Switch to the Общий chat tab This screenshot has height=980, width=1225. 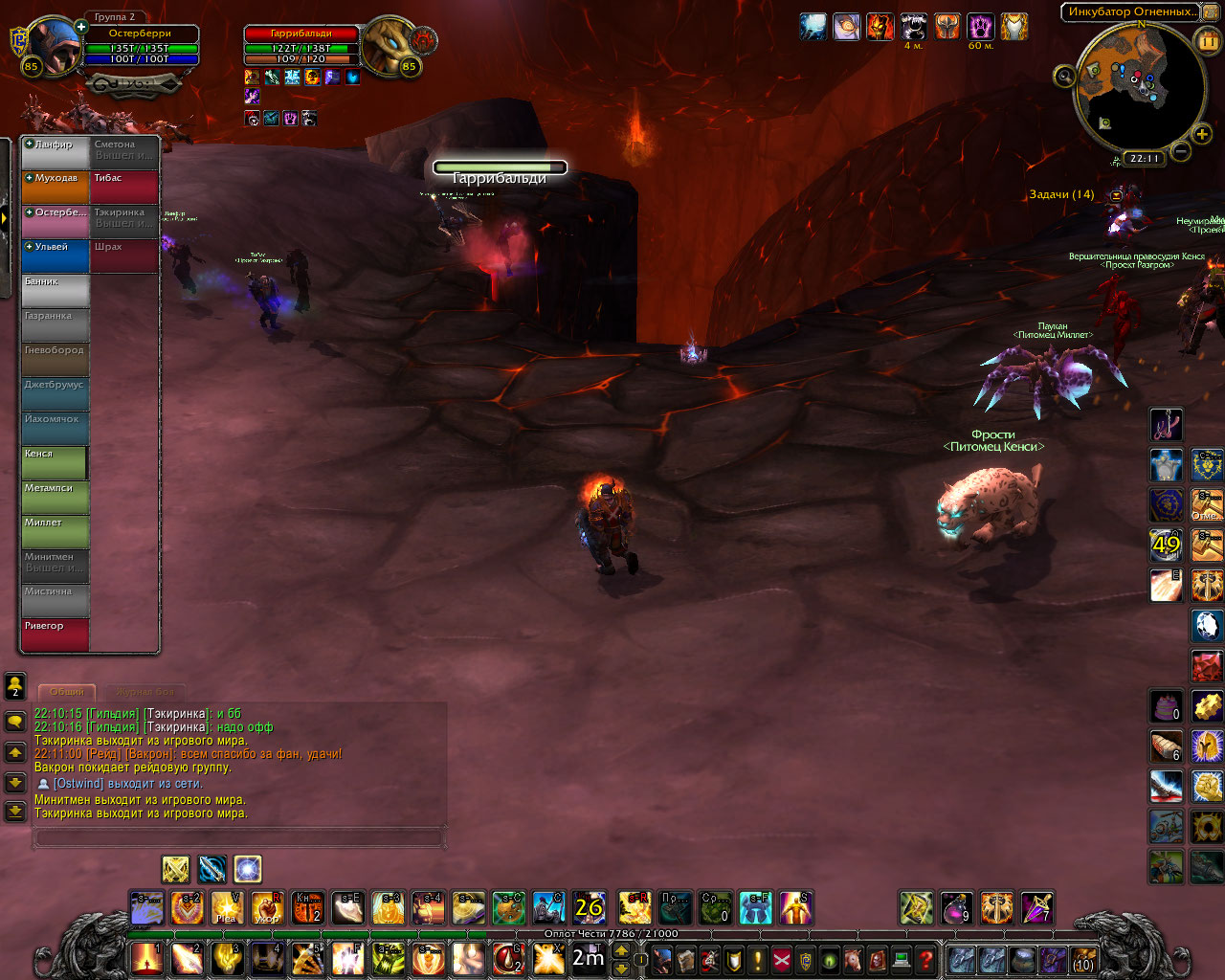click(67, 691)
